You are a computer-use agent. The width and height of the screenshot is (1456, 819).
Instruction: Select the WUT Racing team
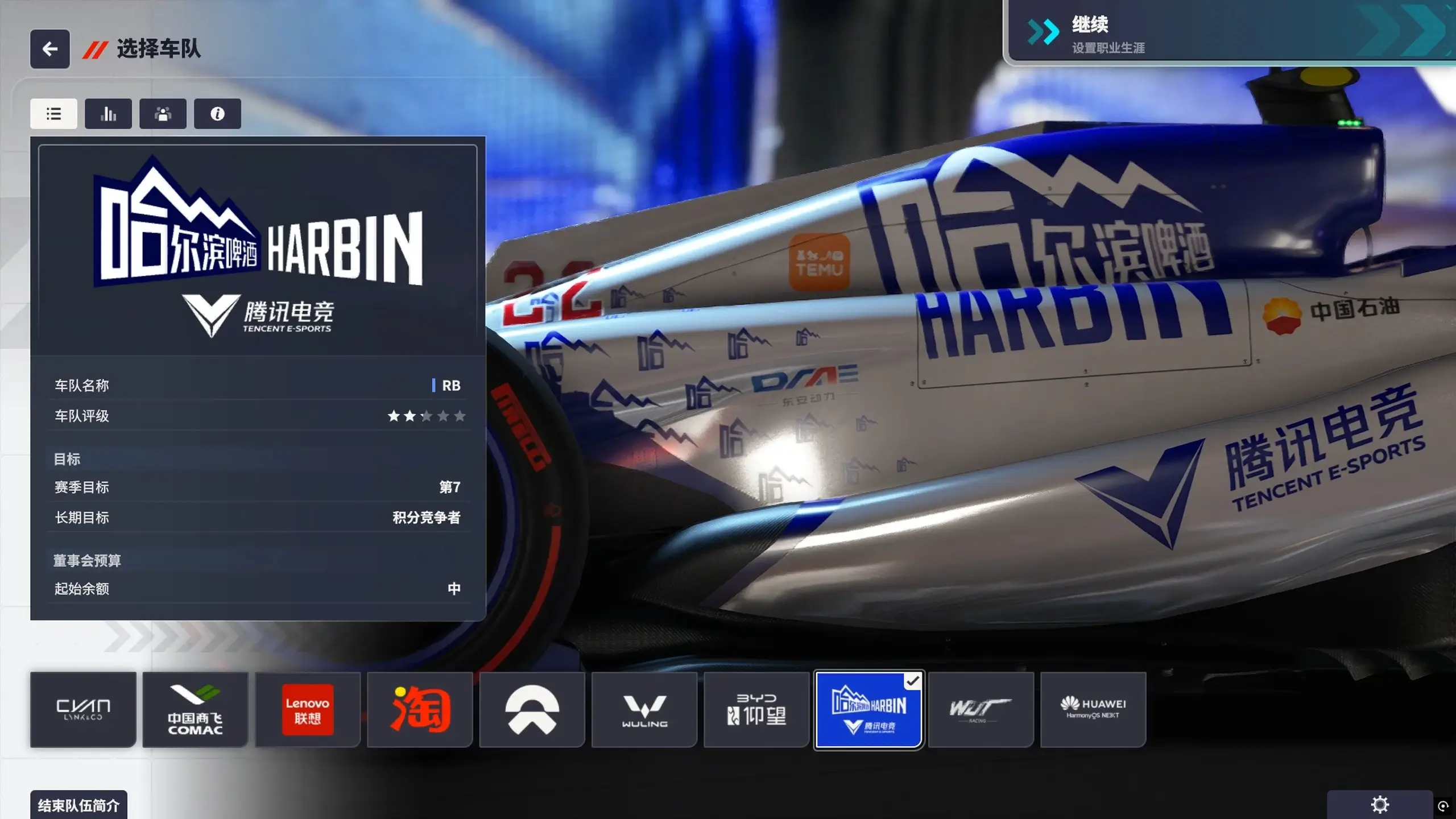[981, 709]
